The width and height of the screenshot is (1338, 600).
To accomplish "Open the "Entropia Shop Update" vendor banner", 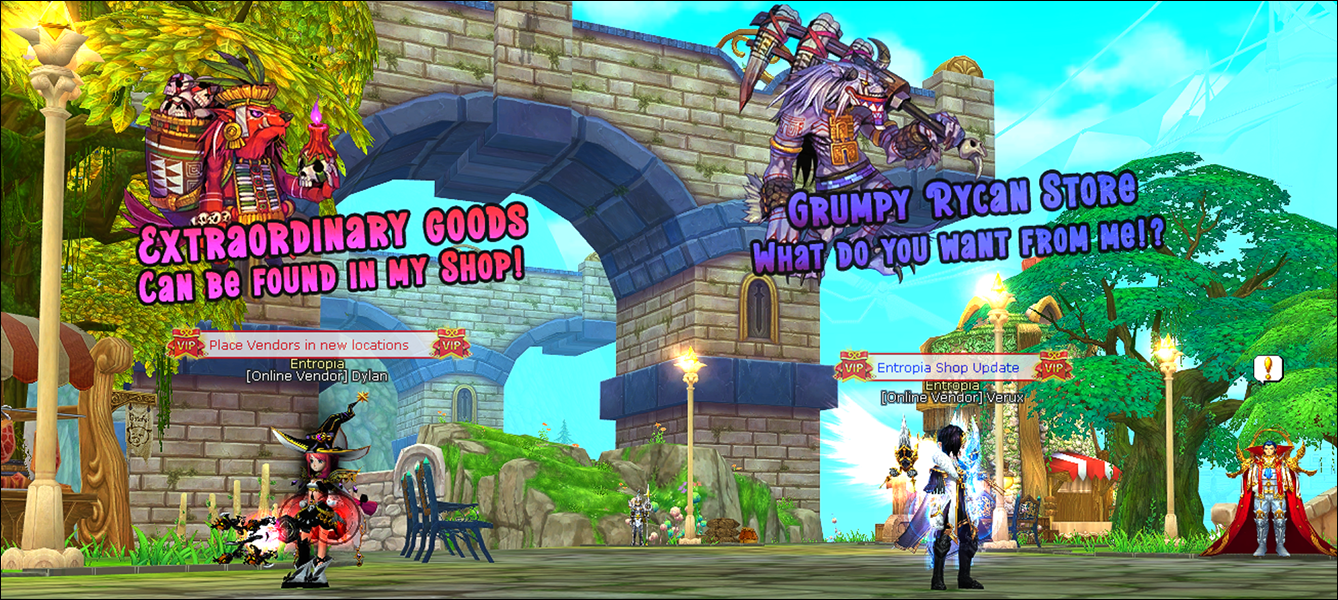I will point(948,367).
